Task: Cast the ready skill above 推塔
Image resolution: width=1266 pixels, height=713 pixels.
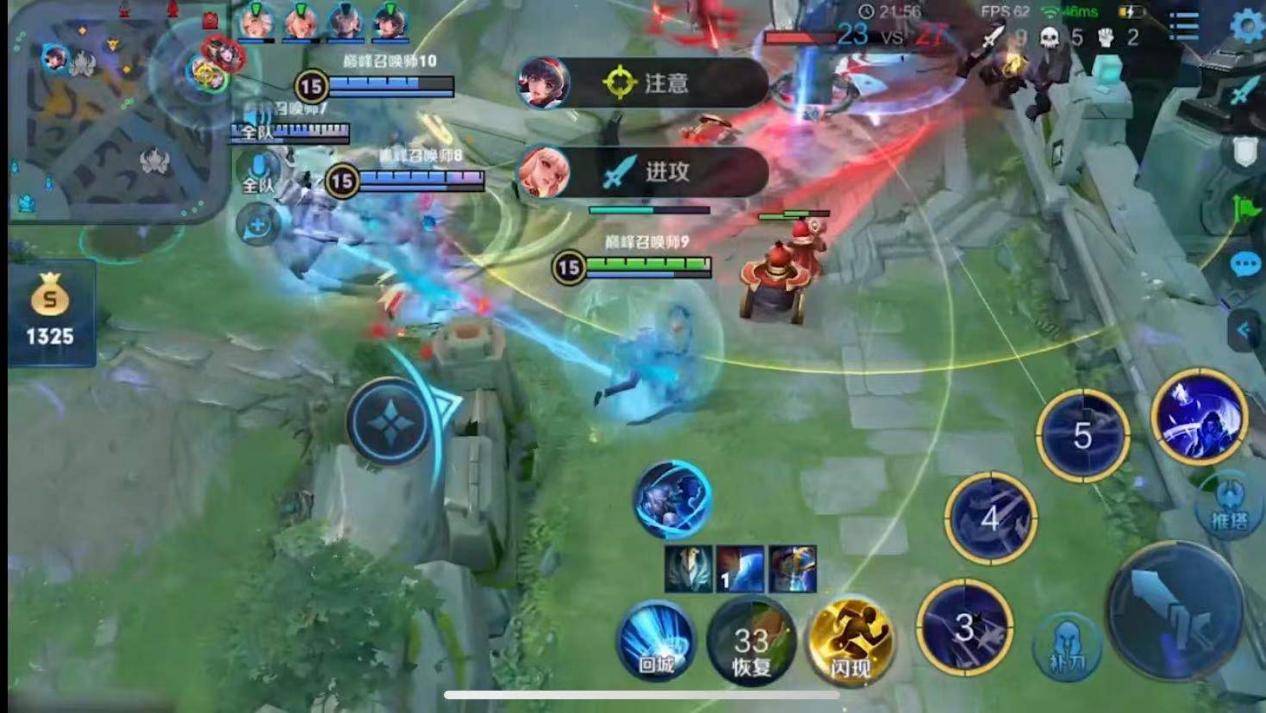Action: (1199, 417)
